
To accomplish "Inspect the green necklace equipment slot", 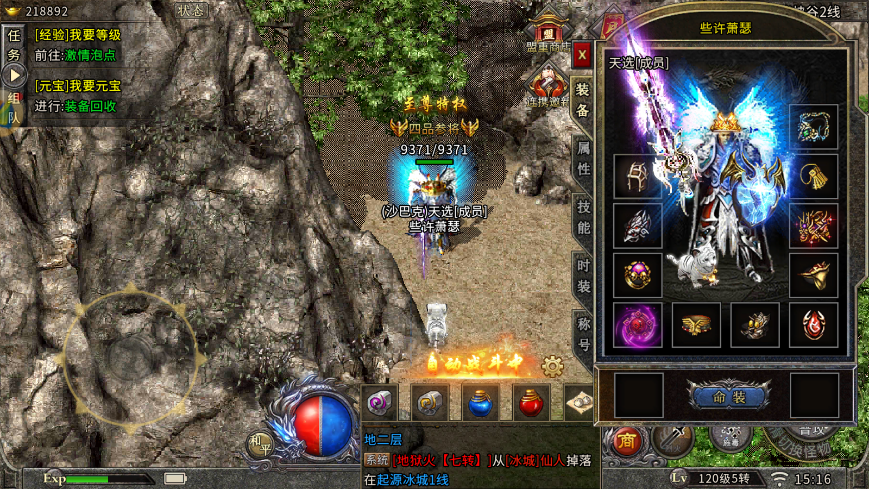I will (x=813, y=127).
